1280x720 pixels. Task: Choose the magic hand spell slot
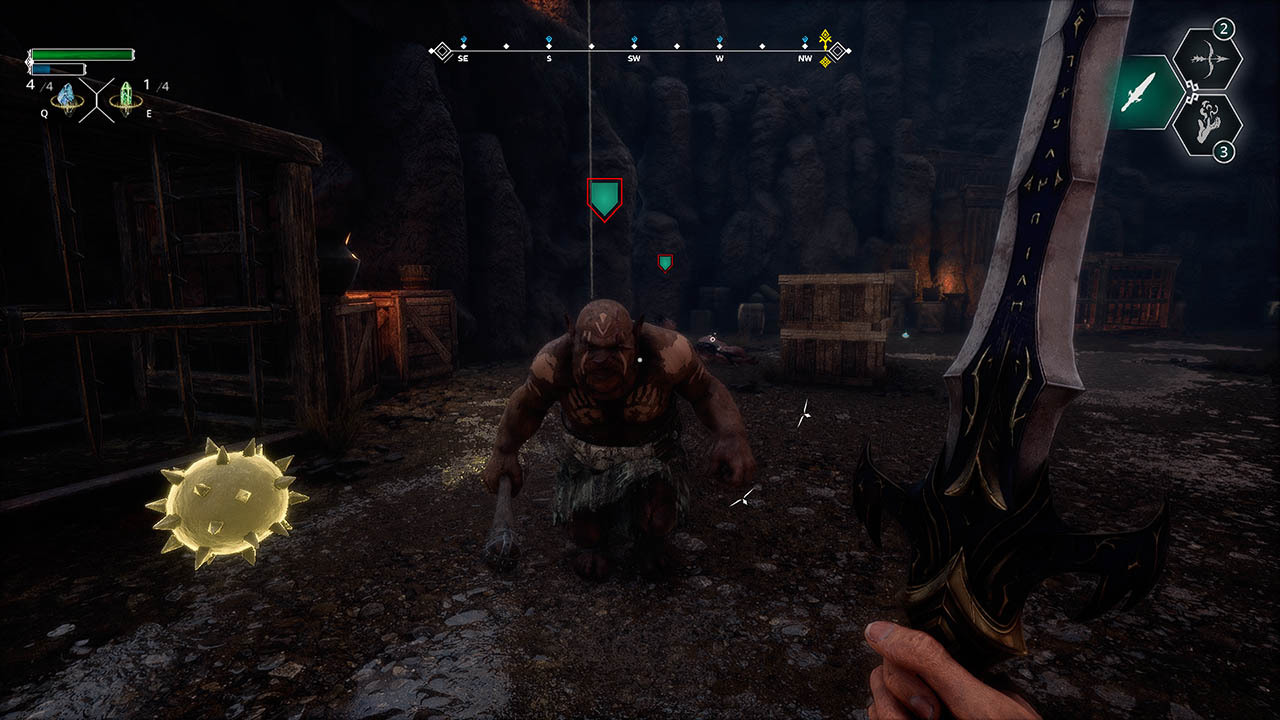(1206, 124)
